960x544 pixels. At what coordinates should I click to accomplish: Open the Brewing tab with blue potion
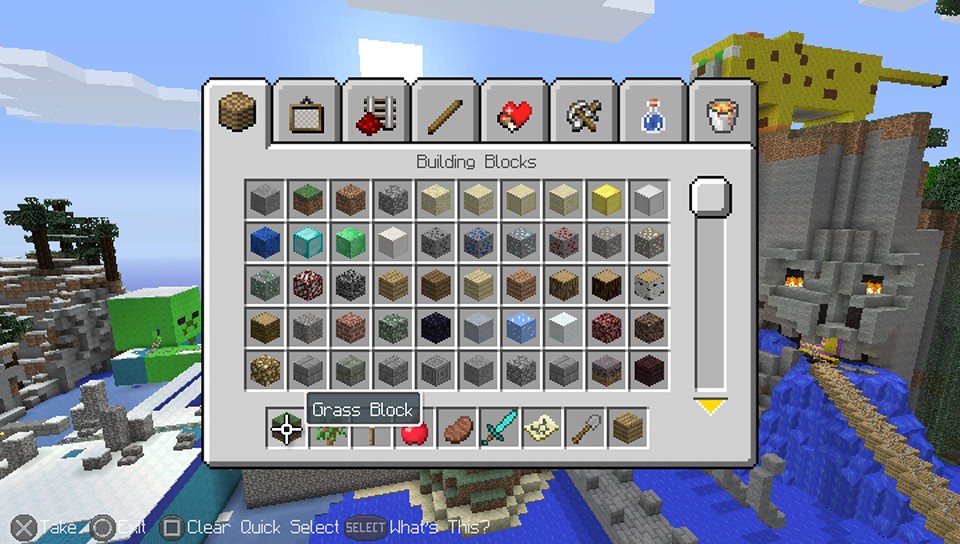point(650,116)
